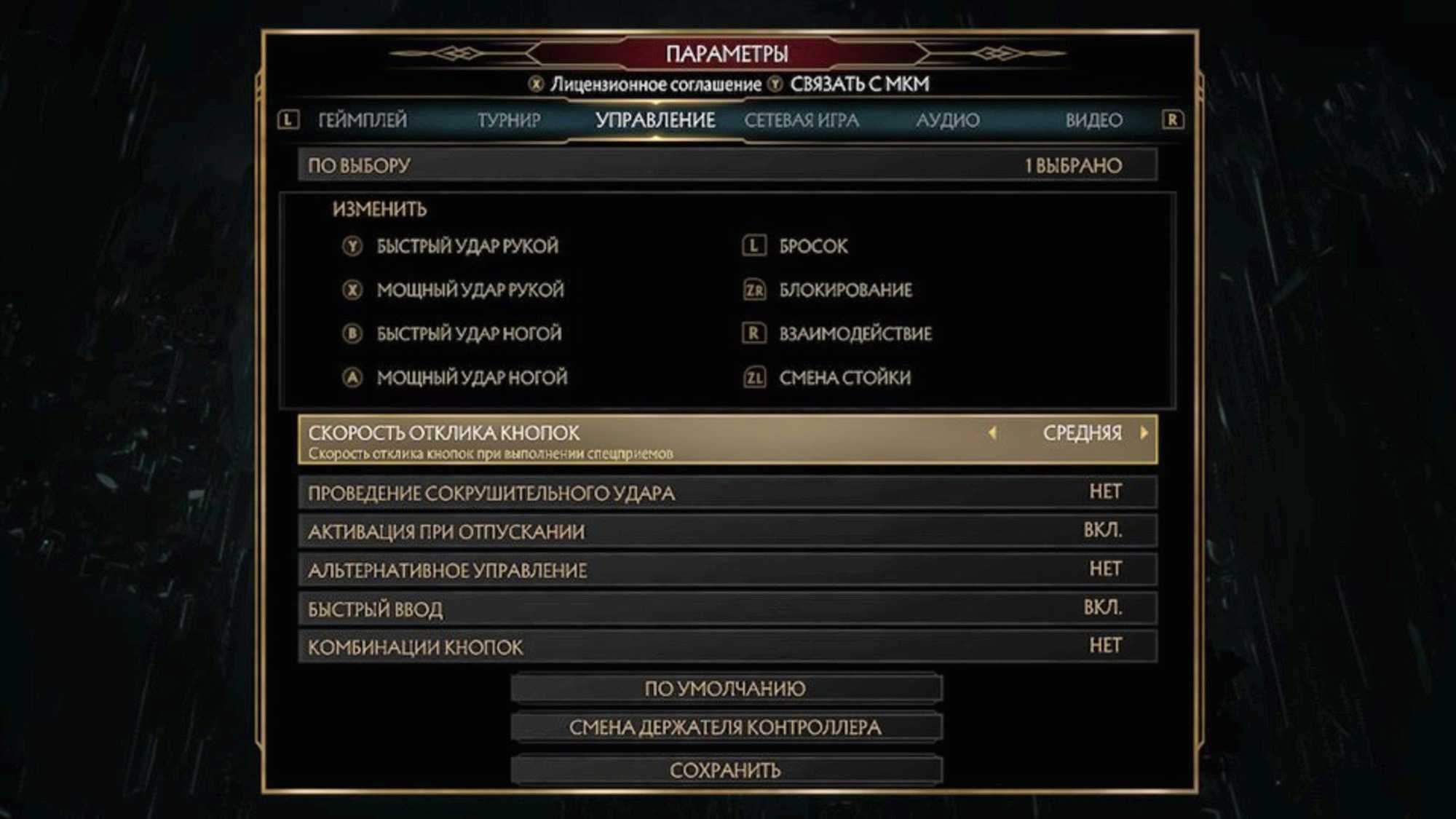Click the right arrow for Скорость отклика кнопок
1456x819 pixels.
pyautogui.click(x=1144, y=433)
